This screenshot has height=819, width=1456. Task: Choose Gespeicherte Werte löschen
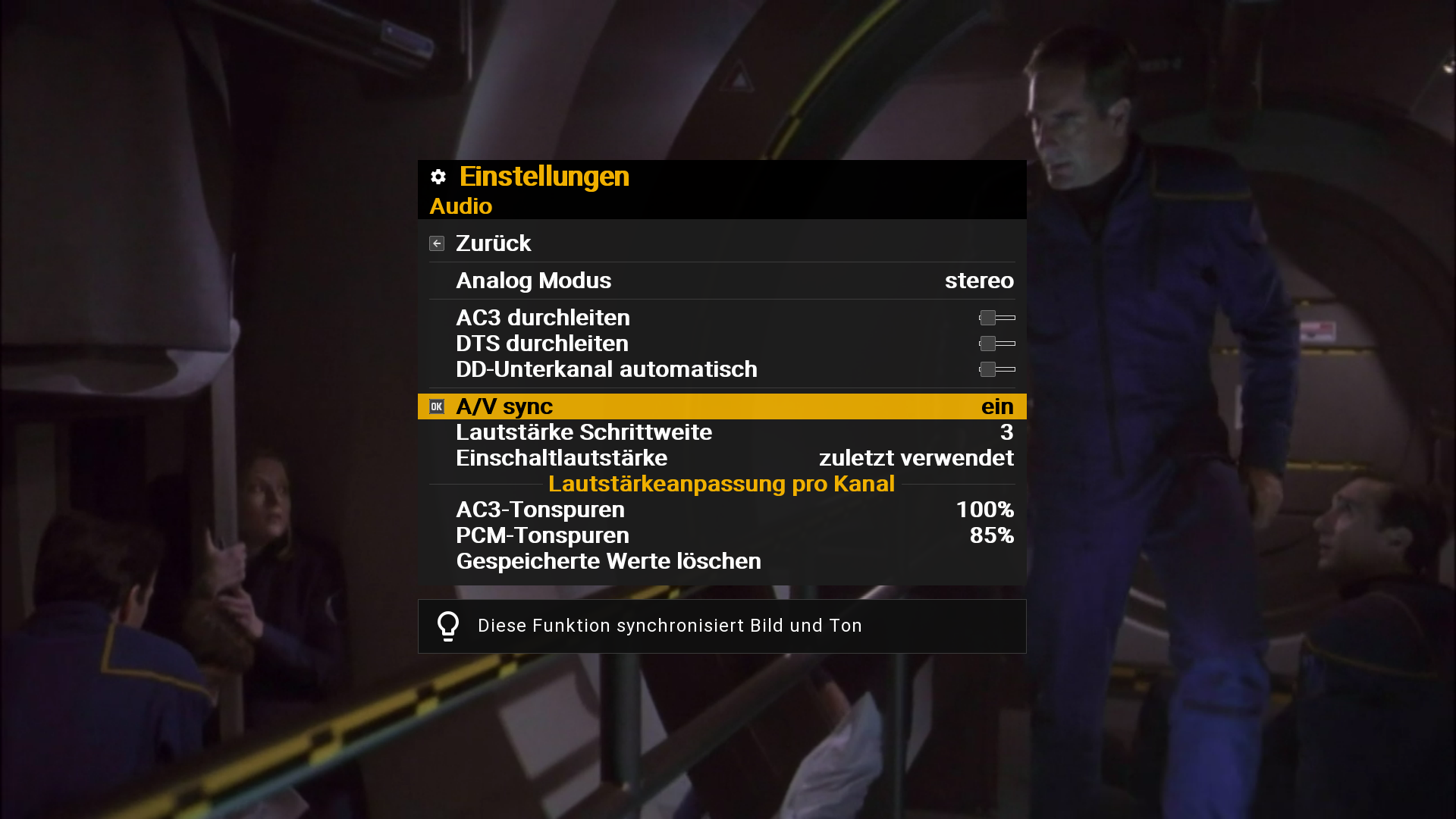tap(608, 561)
